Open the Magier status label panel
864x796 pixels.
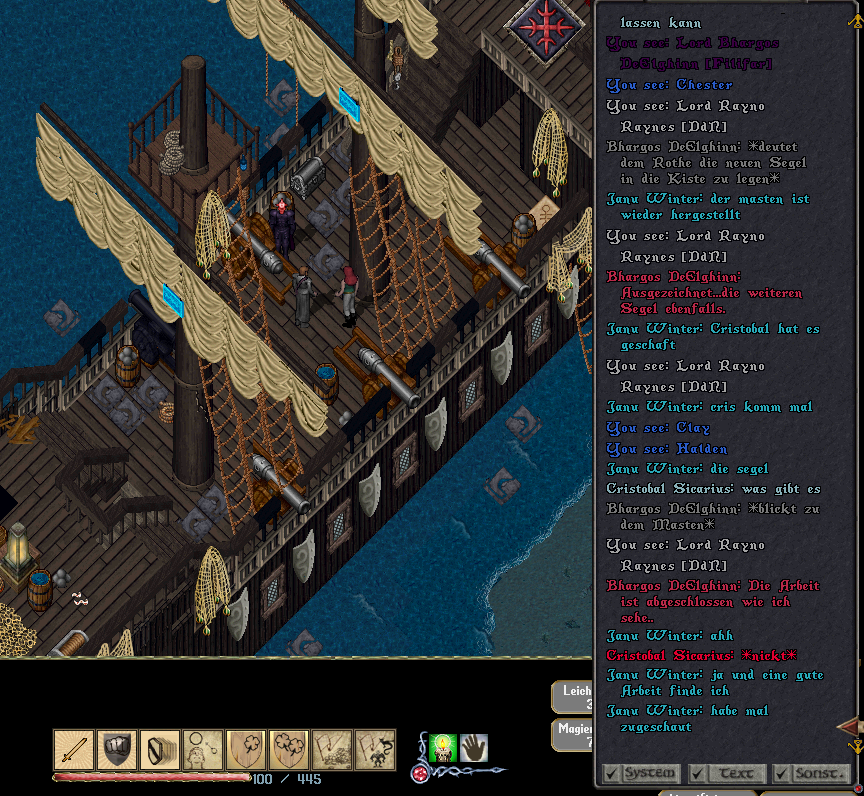click(574, 735)
